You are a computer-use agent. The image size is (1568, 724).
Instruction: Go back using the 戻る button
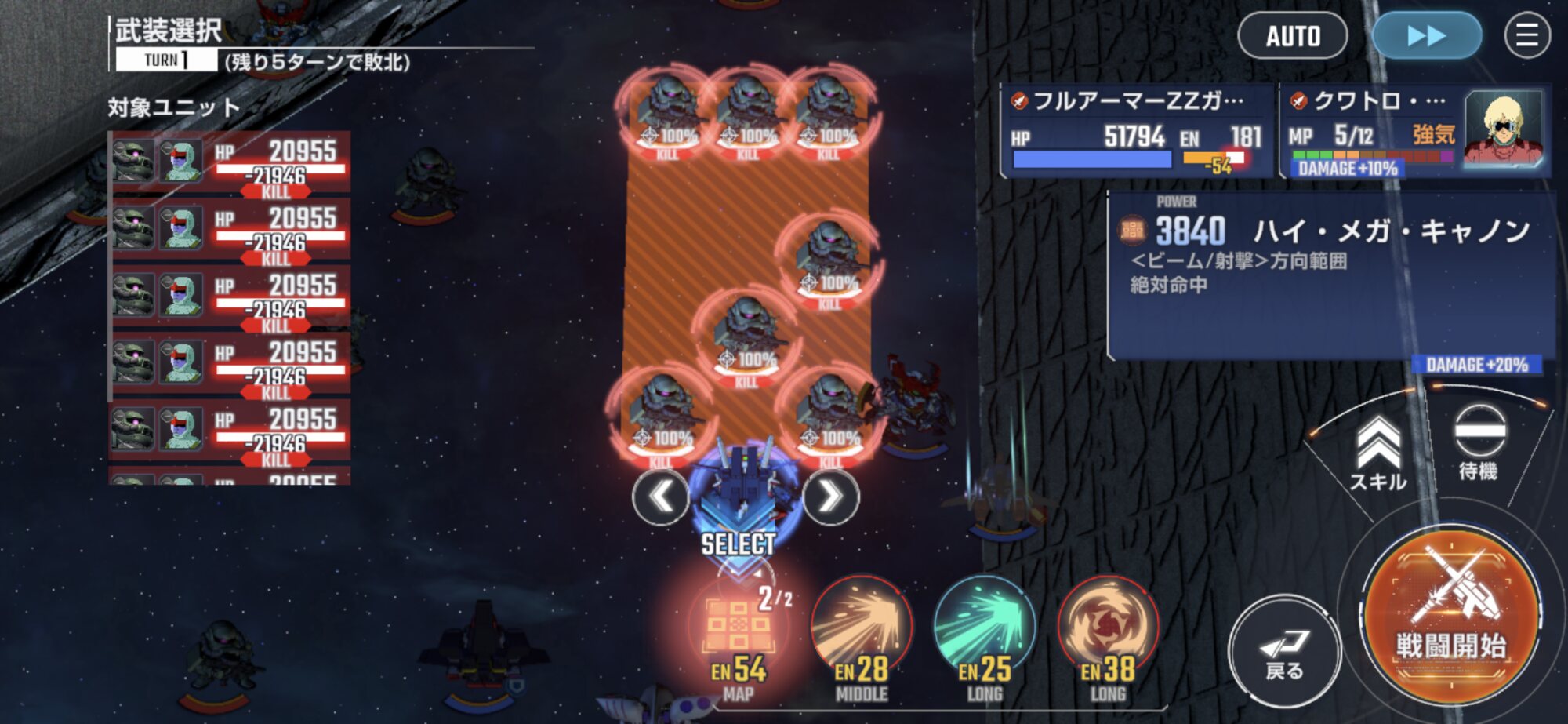pyautogui.click(x=1283, y=653)
